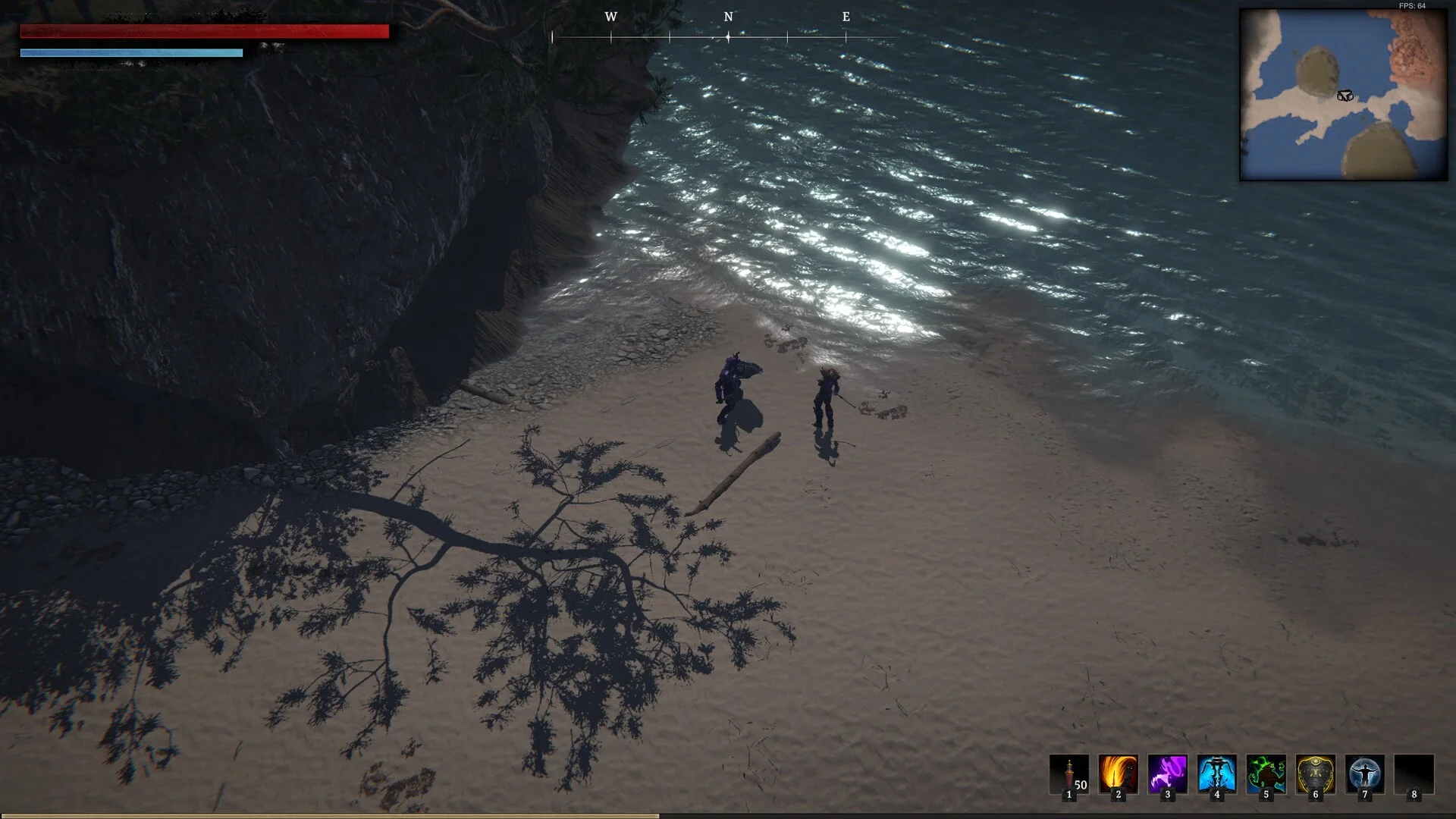Activate the green hulking creature skill
This screenshot has height=819, width=1456.
click(1266, 774)
